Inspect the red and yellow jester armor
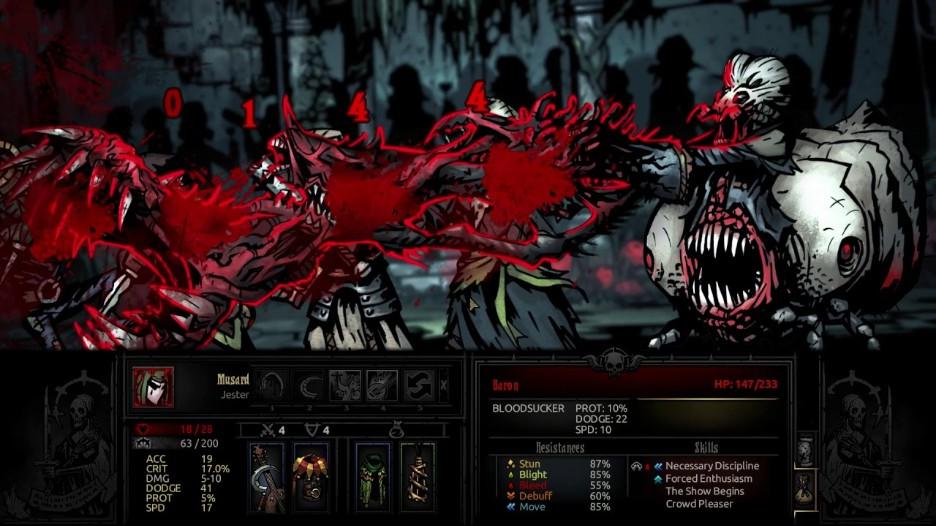Screen dimensions: 936x526 [x=311, y=476]
